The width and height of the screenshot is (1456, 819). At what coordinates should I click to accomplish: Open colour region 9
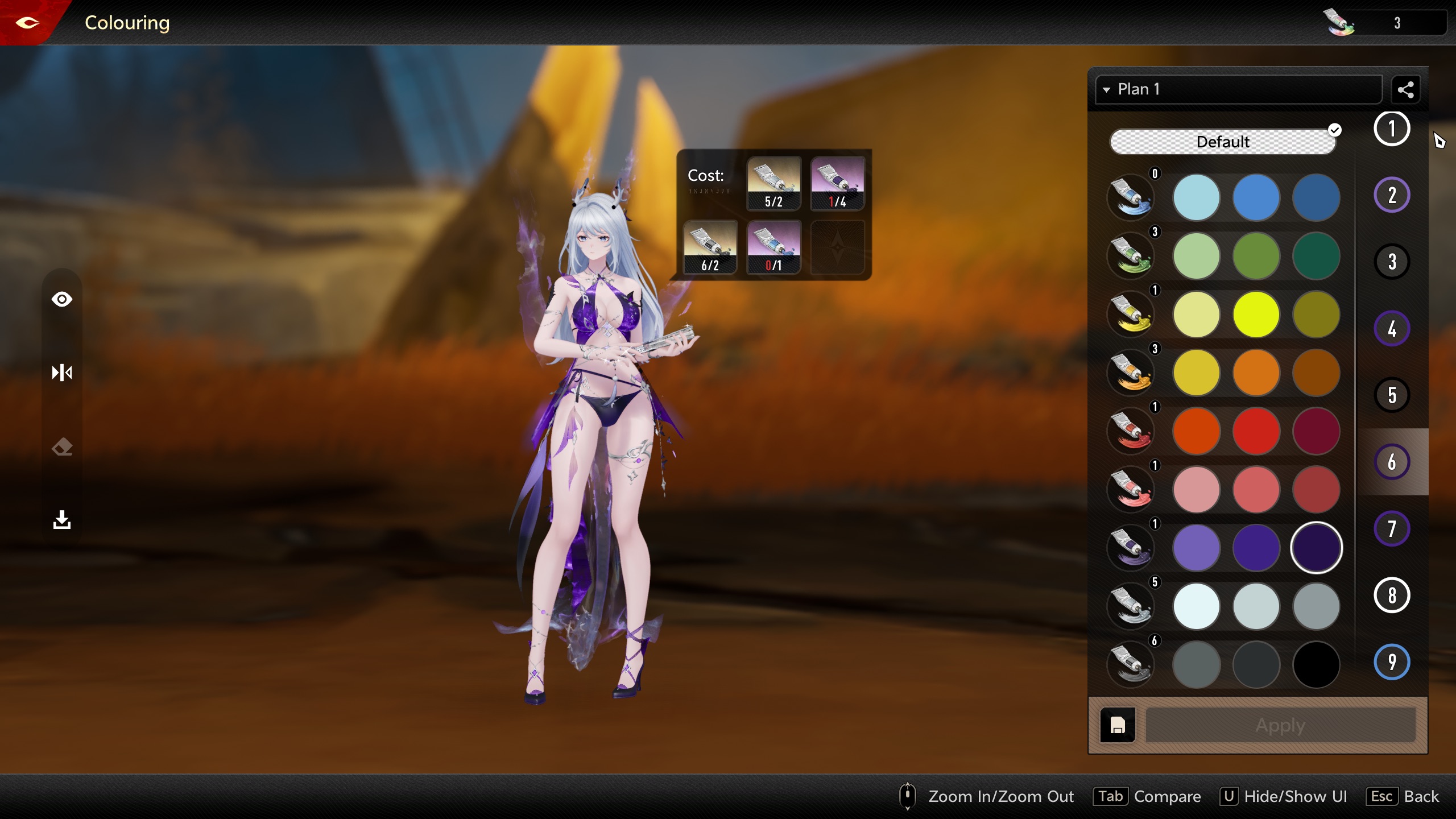1391,662
